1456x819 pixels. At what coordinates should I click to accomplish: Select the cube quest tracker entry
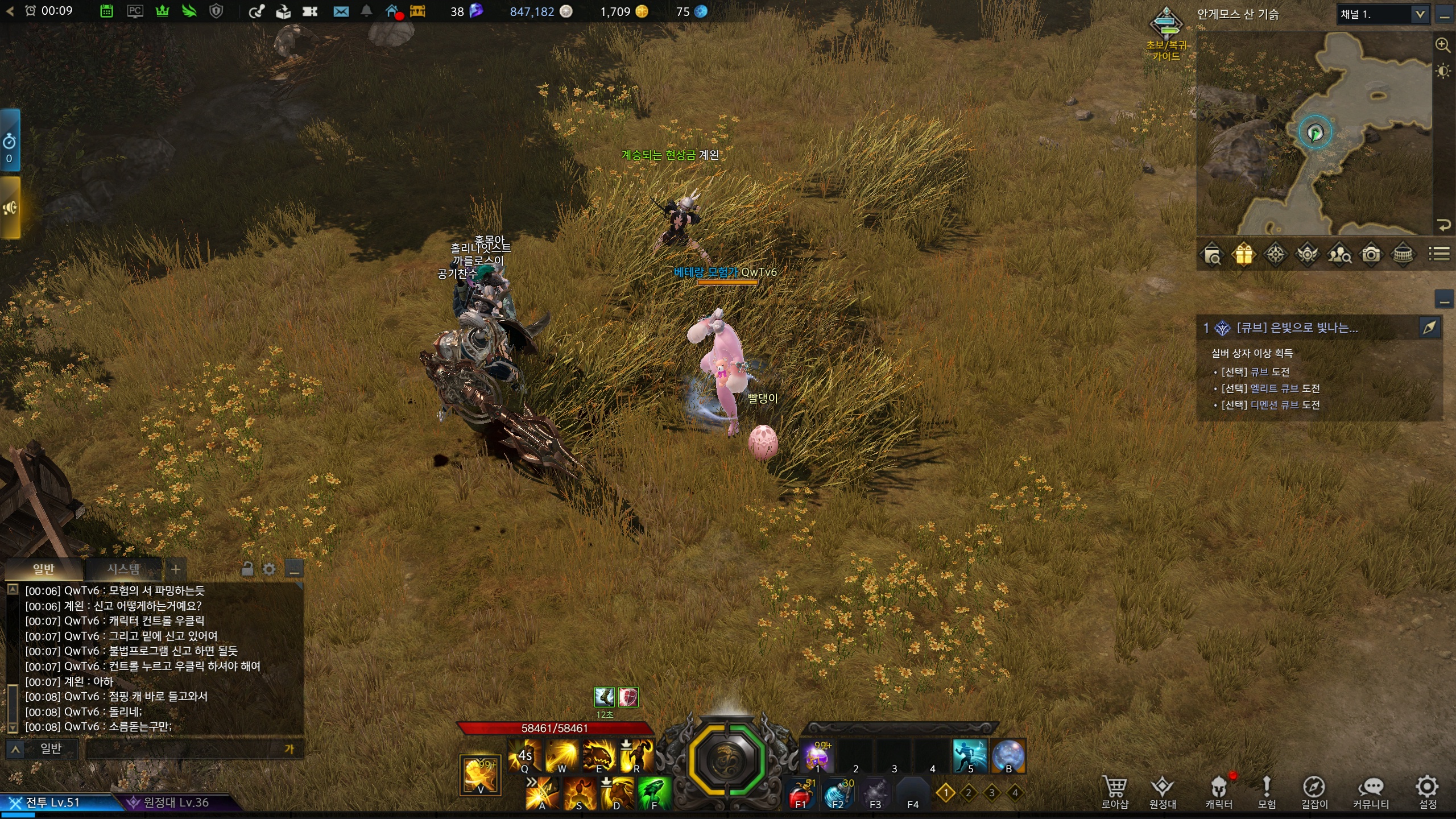pyautogui.click(x=1297, y=328)
